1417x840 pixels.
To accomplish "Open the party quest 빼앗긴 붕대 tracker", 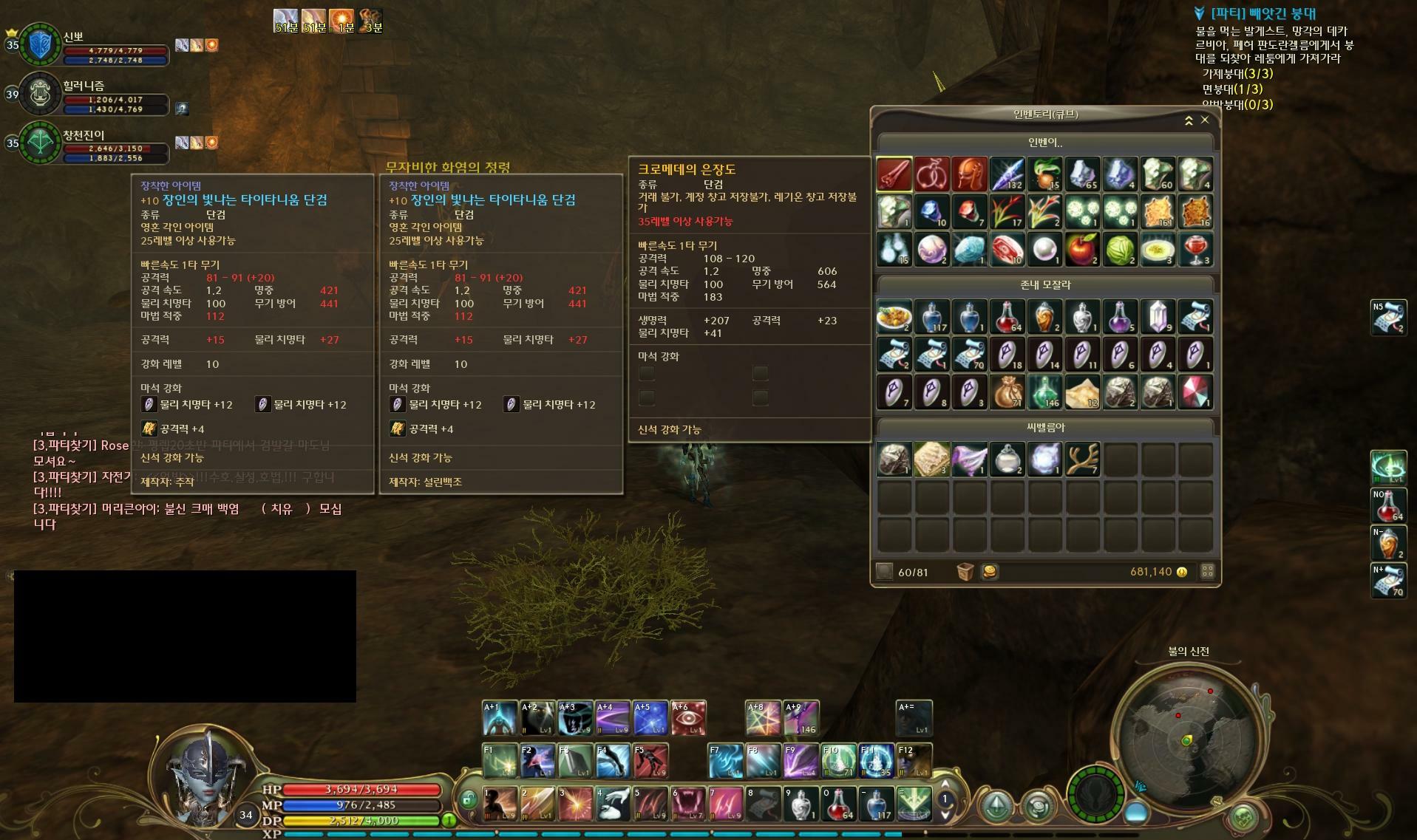I will coord(1263,13).
